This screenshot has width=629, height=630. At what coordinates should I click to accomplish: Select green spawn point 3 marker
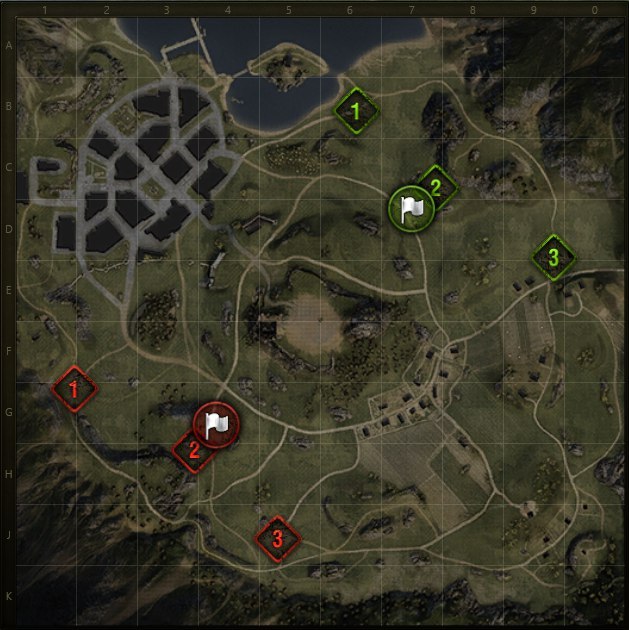point(552,257)
